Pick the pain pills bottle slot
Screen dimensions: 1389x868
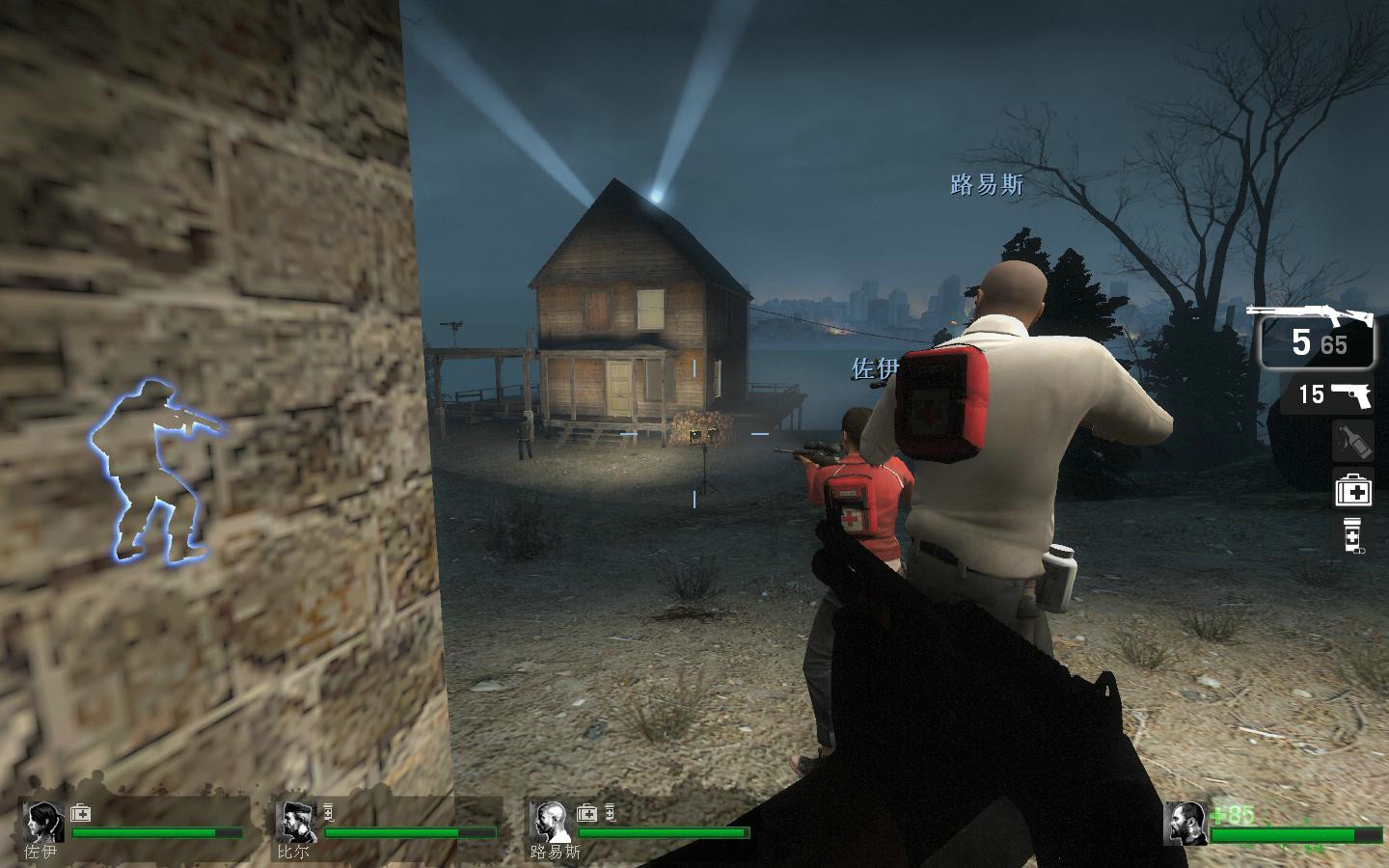coord(1353,535)
